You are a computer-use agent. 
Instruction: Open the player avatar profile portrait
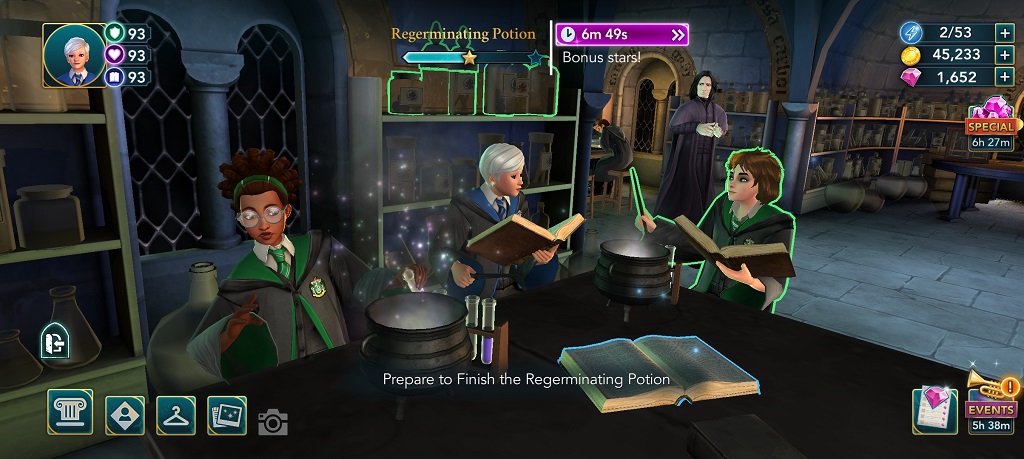click(74, 55)
